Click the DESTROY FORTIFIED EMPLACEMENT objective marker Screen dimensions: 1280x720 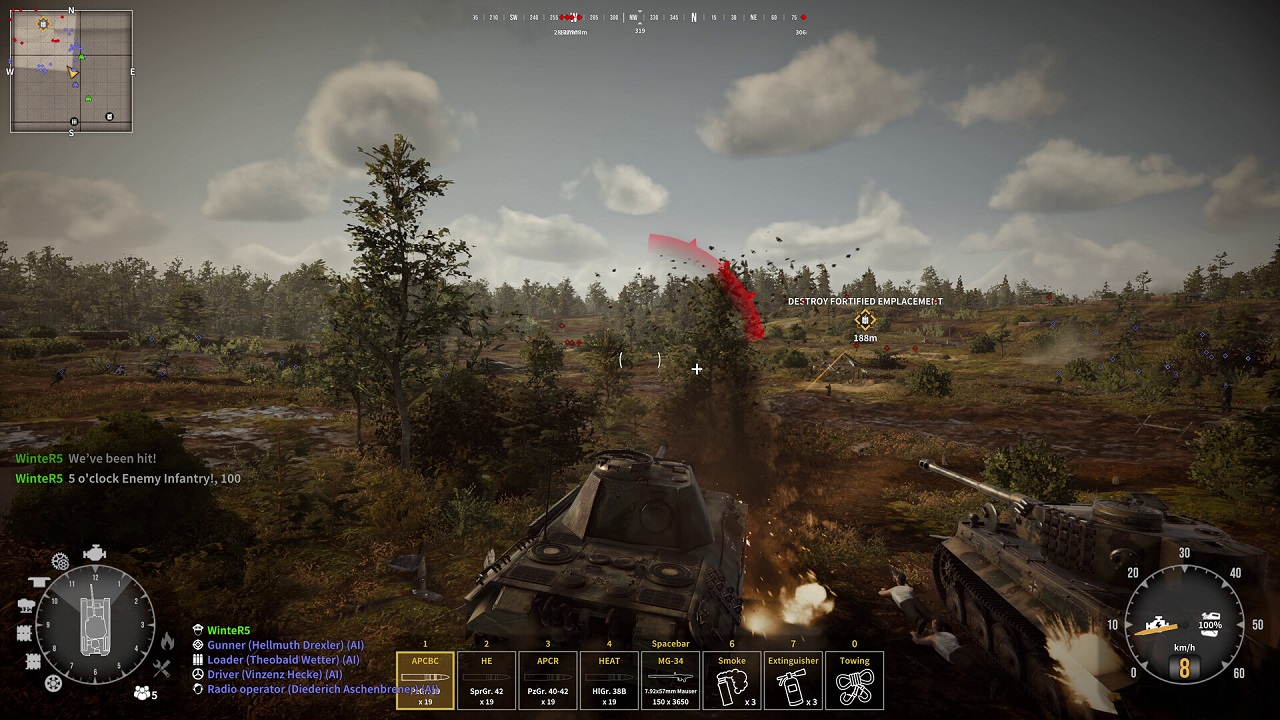pyautogui.click(x=864, y=319)
